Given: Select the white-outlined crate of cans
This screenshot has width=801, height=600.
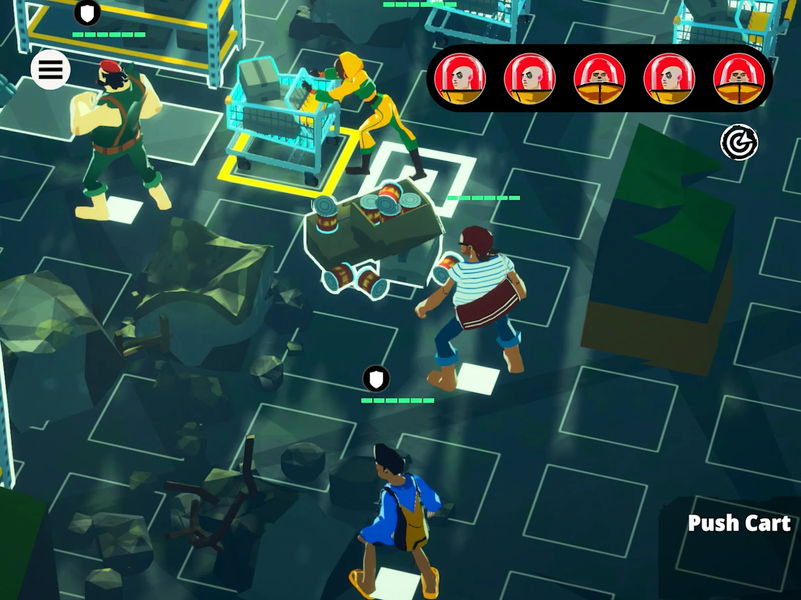Looking at the screenshot, I should tap(373, 240).
